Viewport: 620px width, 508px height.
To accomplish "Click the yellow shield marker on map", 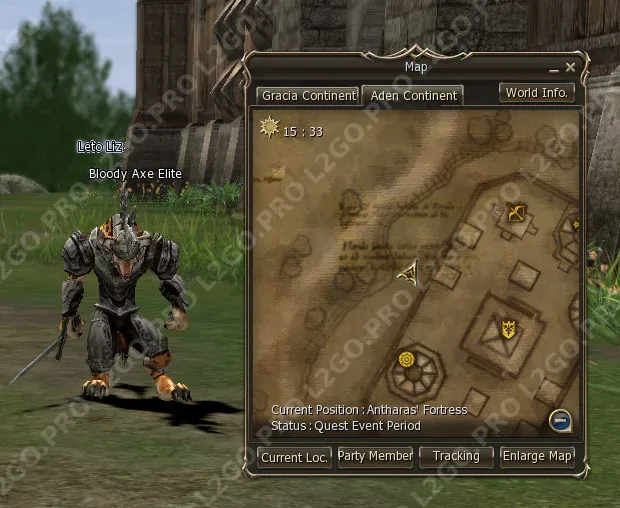I will pyautogui.click(x=508, y=328).
